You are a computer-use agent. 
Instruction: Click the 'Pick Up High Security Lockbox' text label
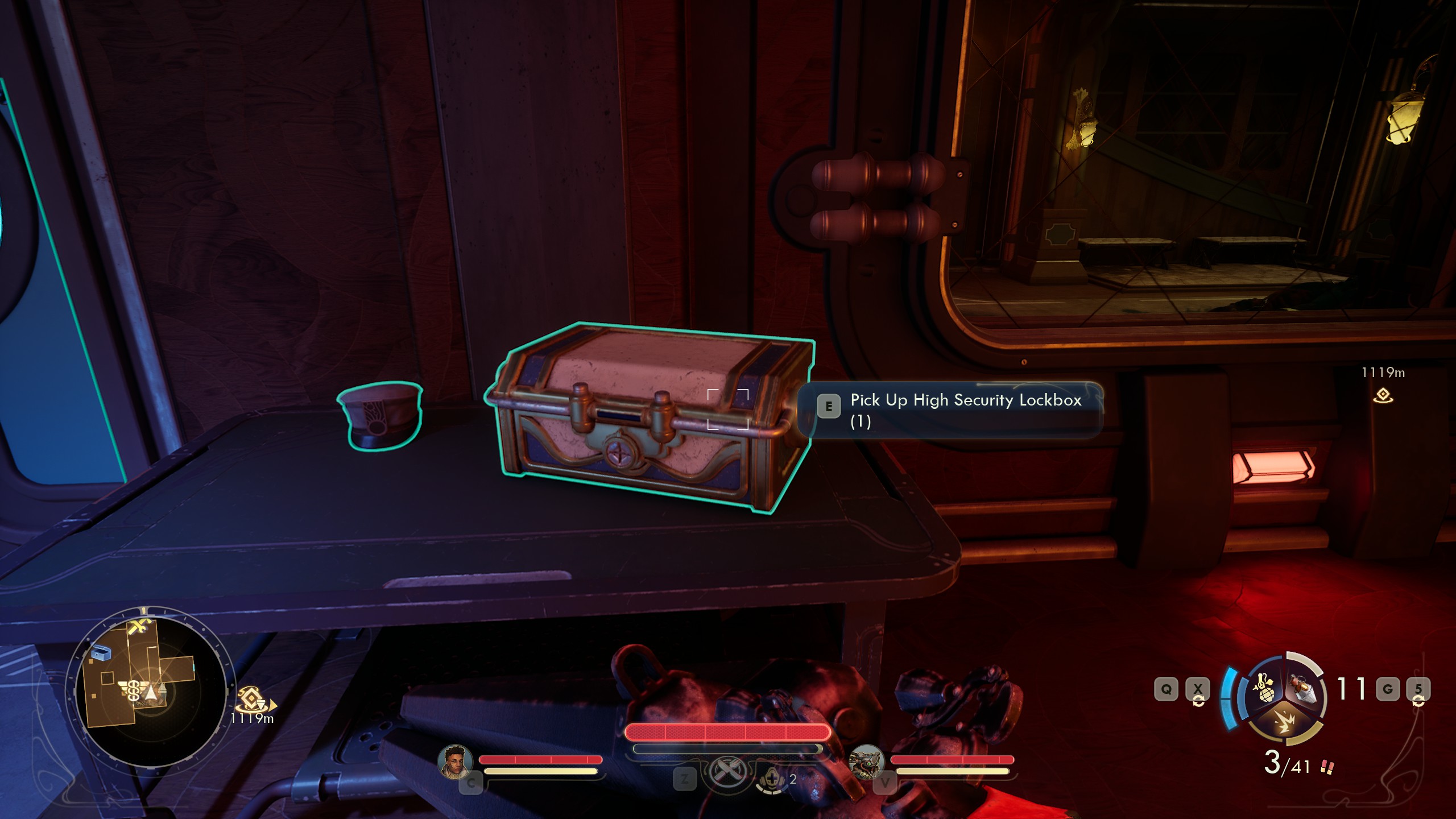pyautogui.click(x=965, y=400)
